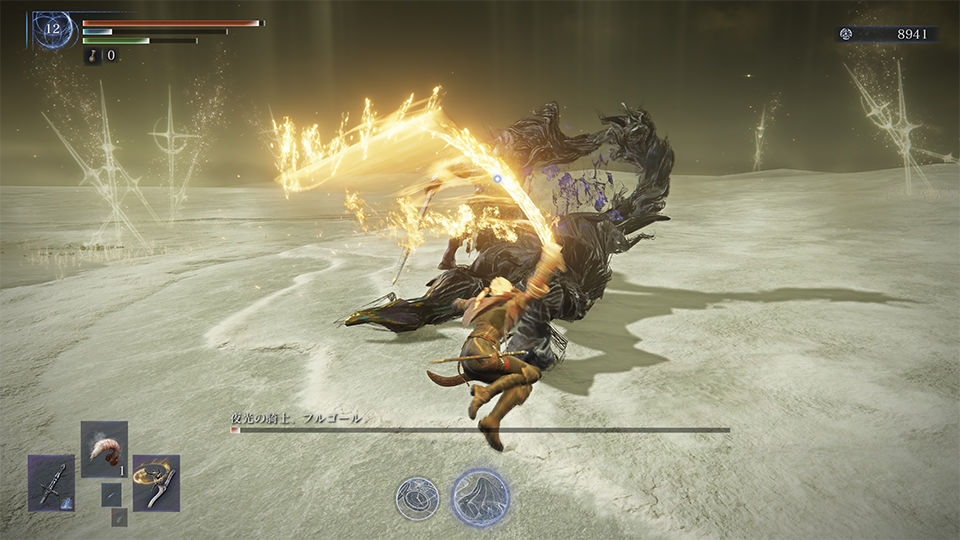Select the flaming curved sword right-hand slot

[156, 483]
